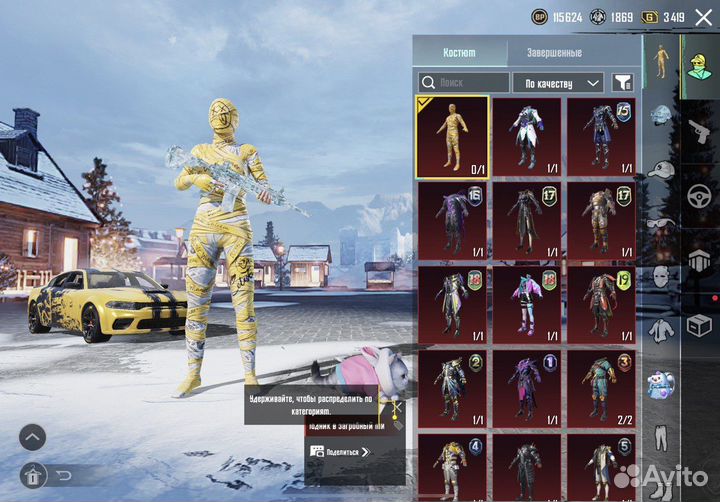720x502 pixels.
Task: Click the up-arrow collapse button
Action: (x=33, y=437)
